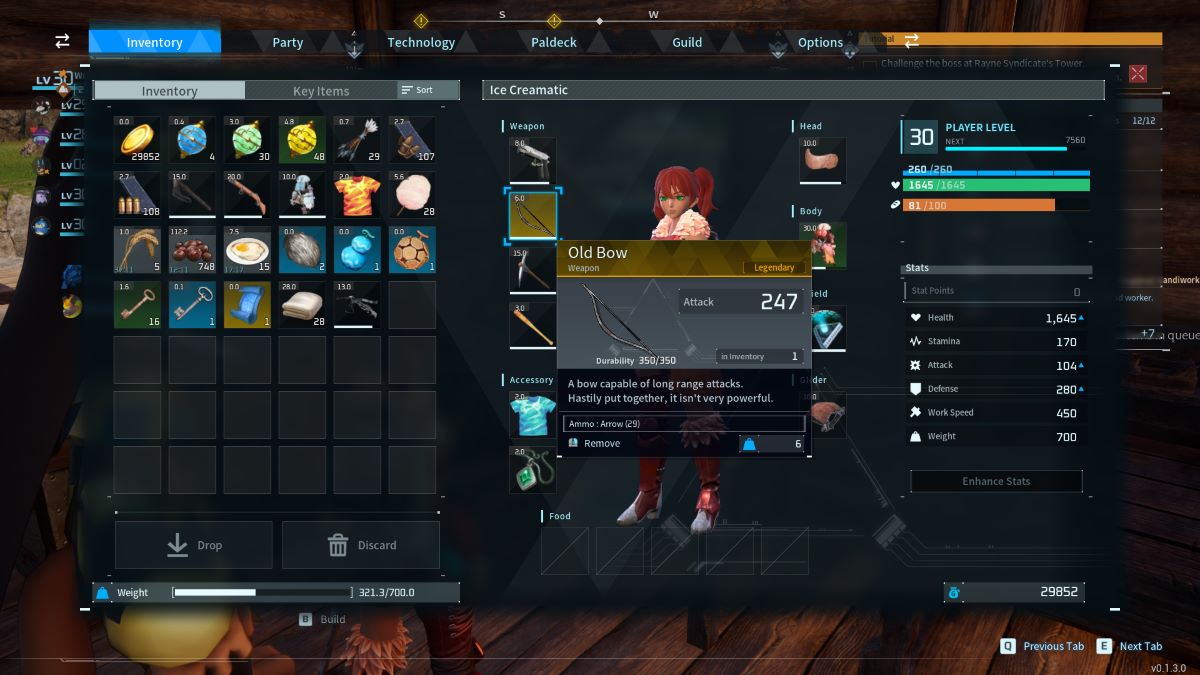Select the equipped pickaxe weapon slot

pos(532,270)
